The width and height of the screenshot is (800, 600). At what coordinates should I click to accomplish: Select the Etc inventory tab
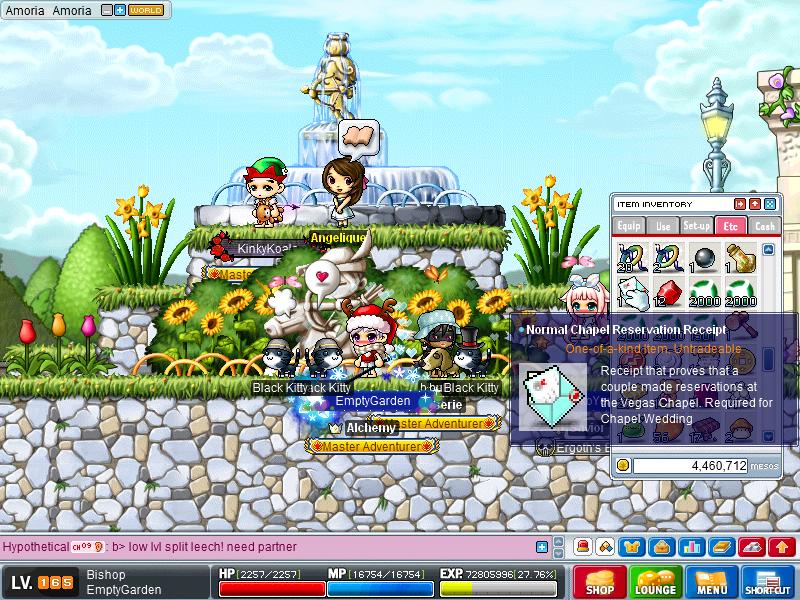coord(730,226)
